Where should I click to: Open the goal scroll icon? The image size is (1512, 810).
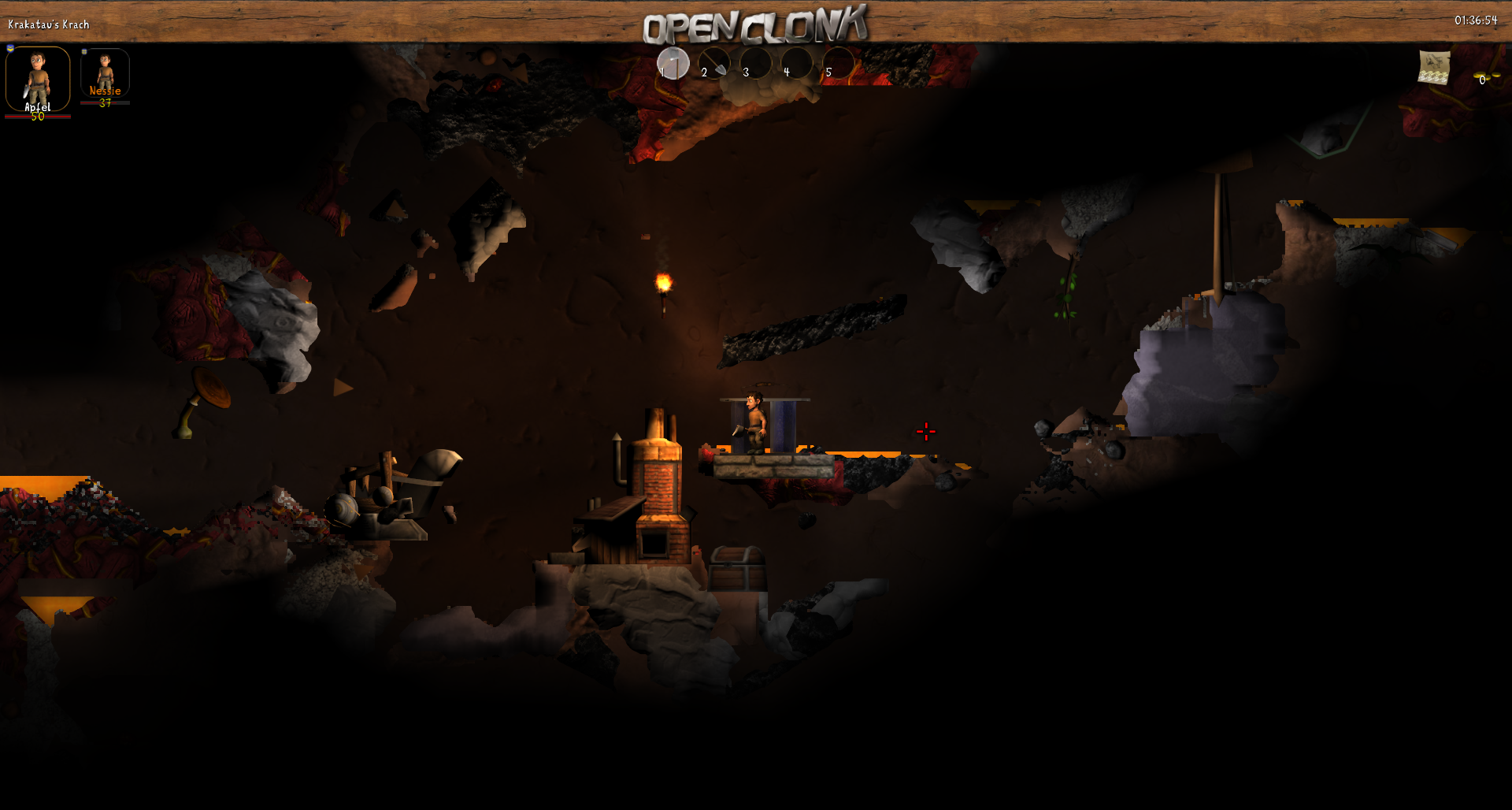[1434, 67]
